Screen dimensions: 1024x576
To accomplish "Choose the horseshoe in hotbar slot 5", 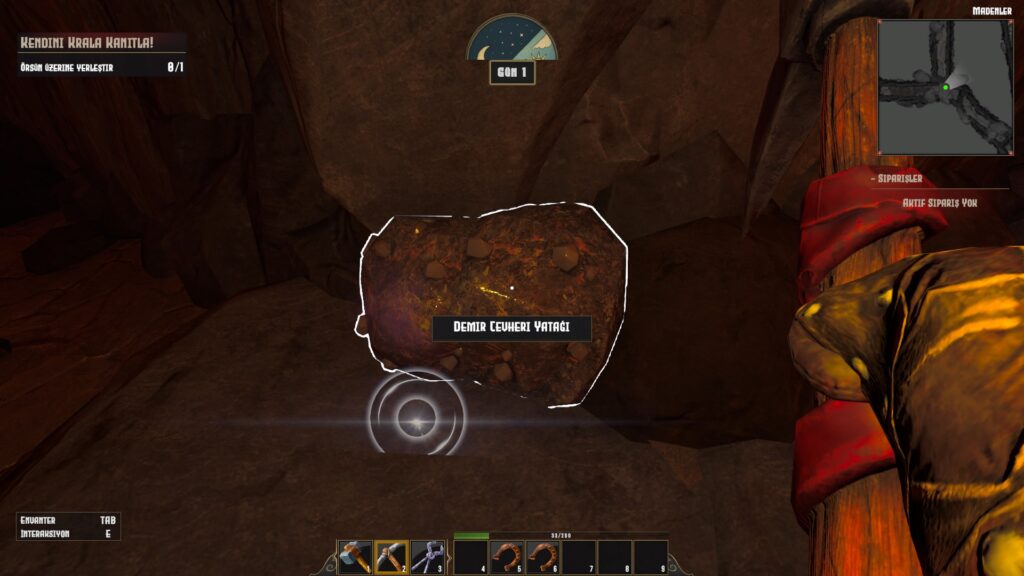I will tap(506, 557).
